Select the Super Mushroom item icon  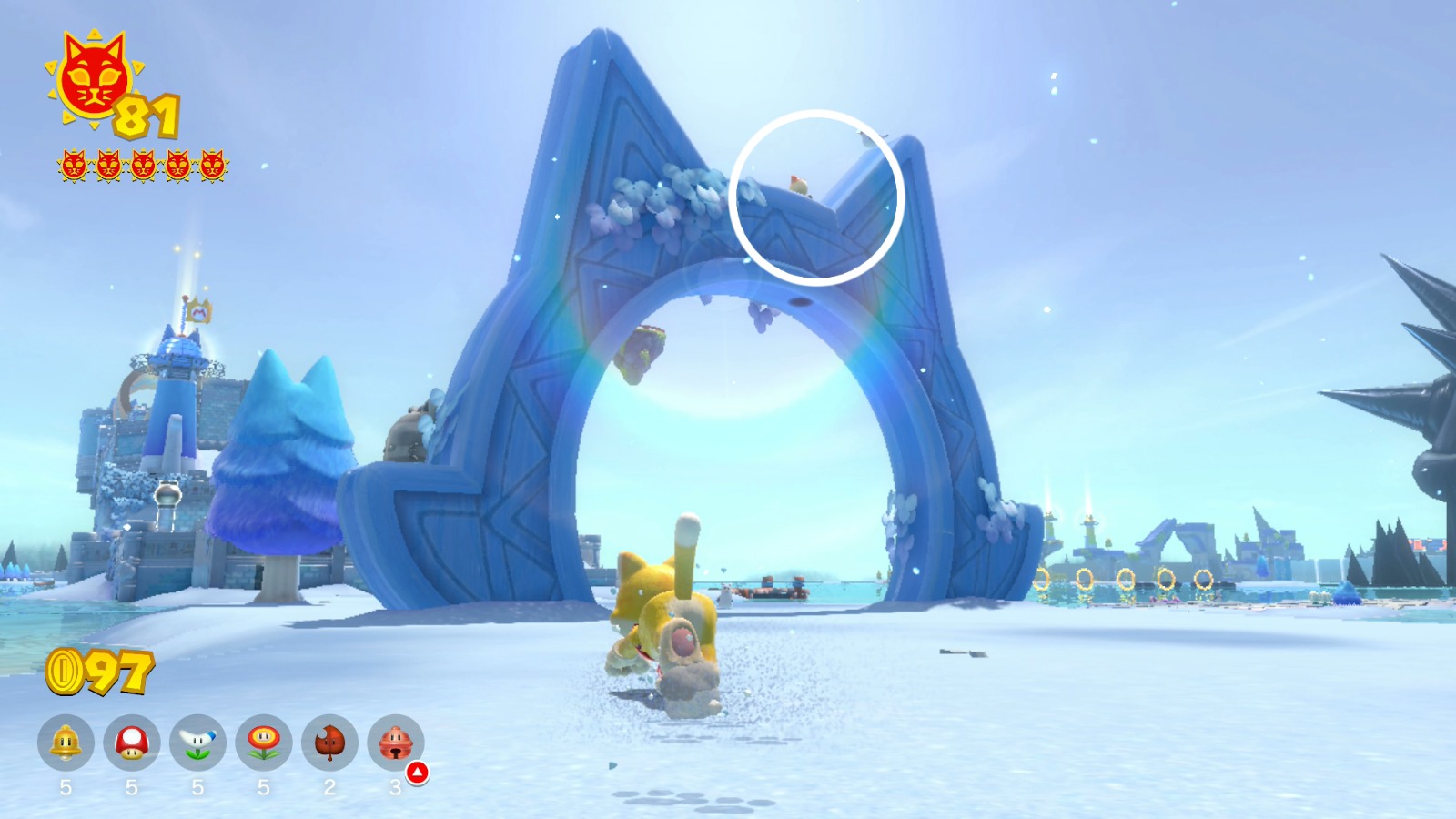click(130, 744)
